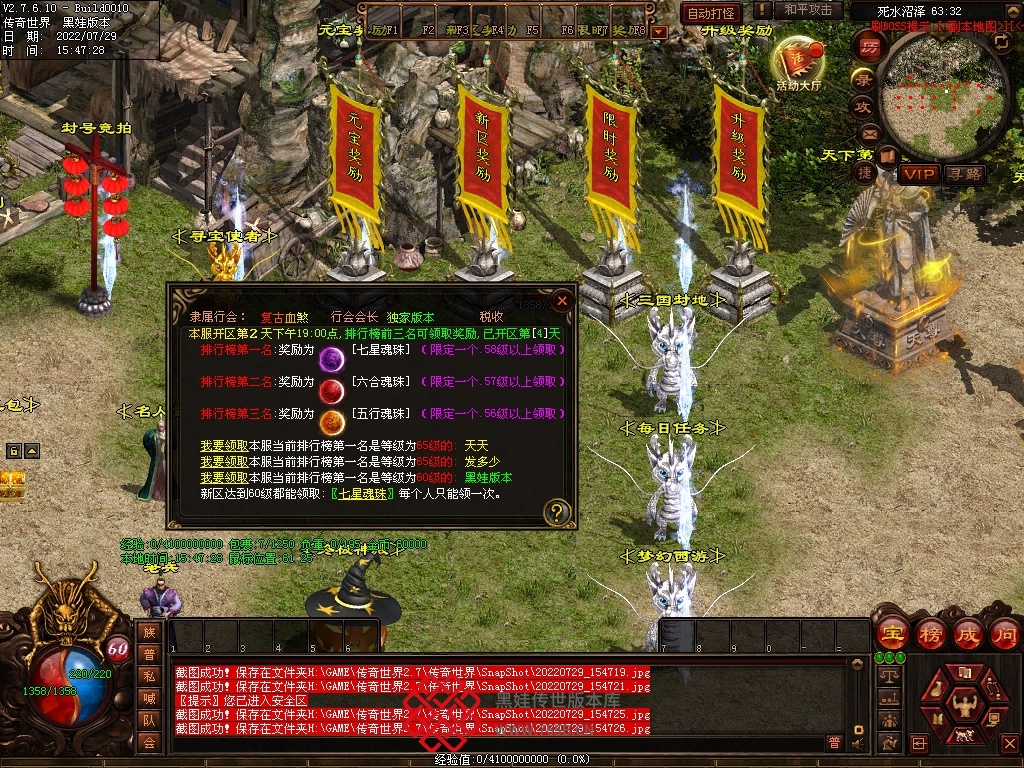Viewport: 1024px width, 768px height.
Task: Open character panel in hexagon menu center
Action: click(x=963, y=702)
